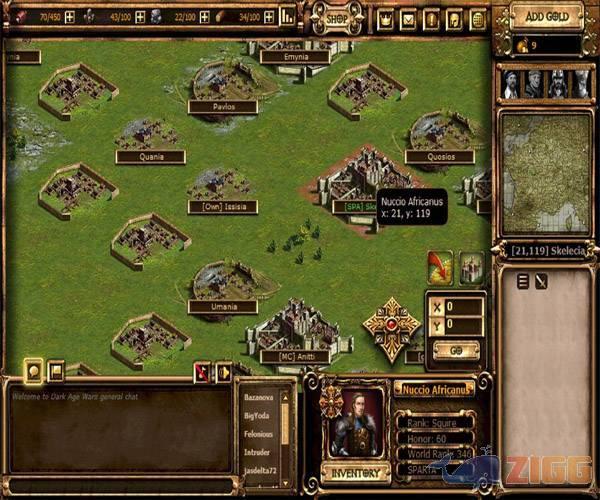Click the Nuccio Africanus name plate
Image resolution: width=600 pixels, height=500 pixels.
coord(433,388)
